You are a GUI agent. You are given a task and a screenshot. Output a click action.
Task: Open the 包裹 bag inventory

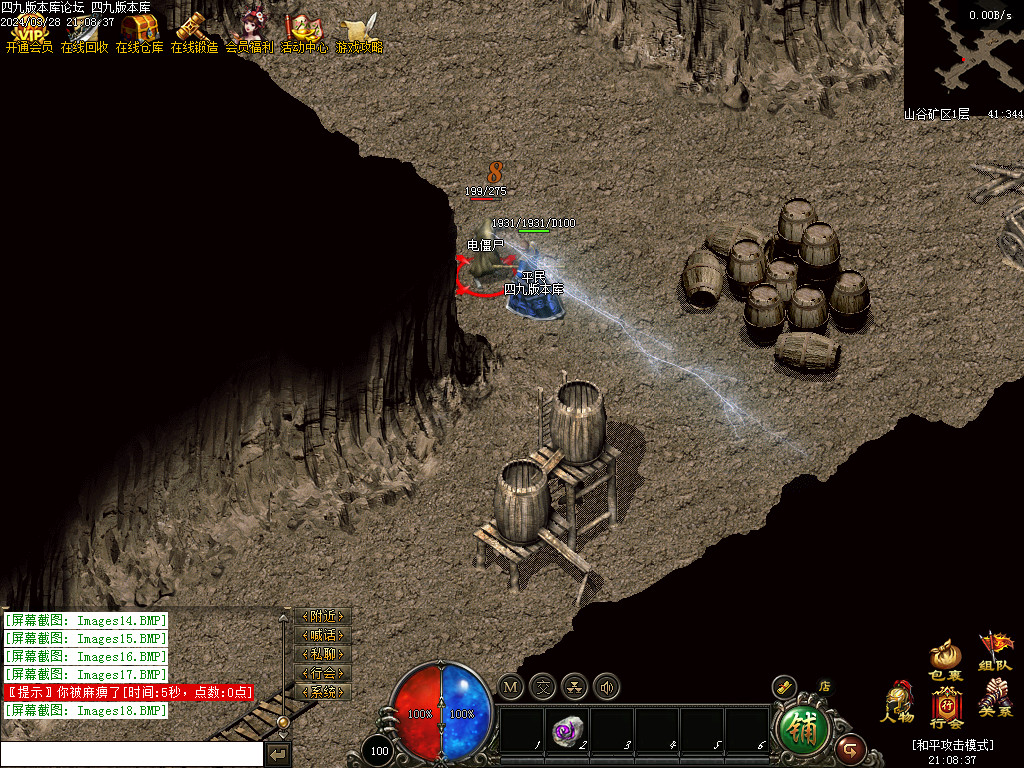coord(946,660)
